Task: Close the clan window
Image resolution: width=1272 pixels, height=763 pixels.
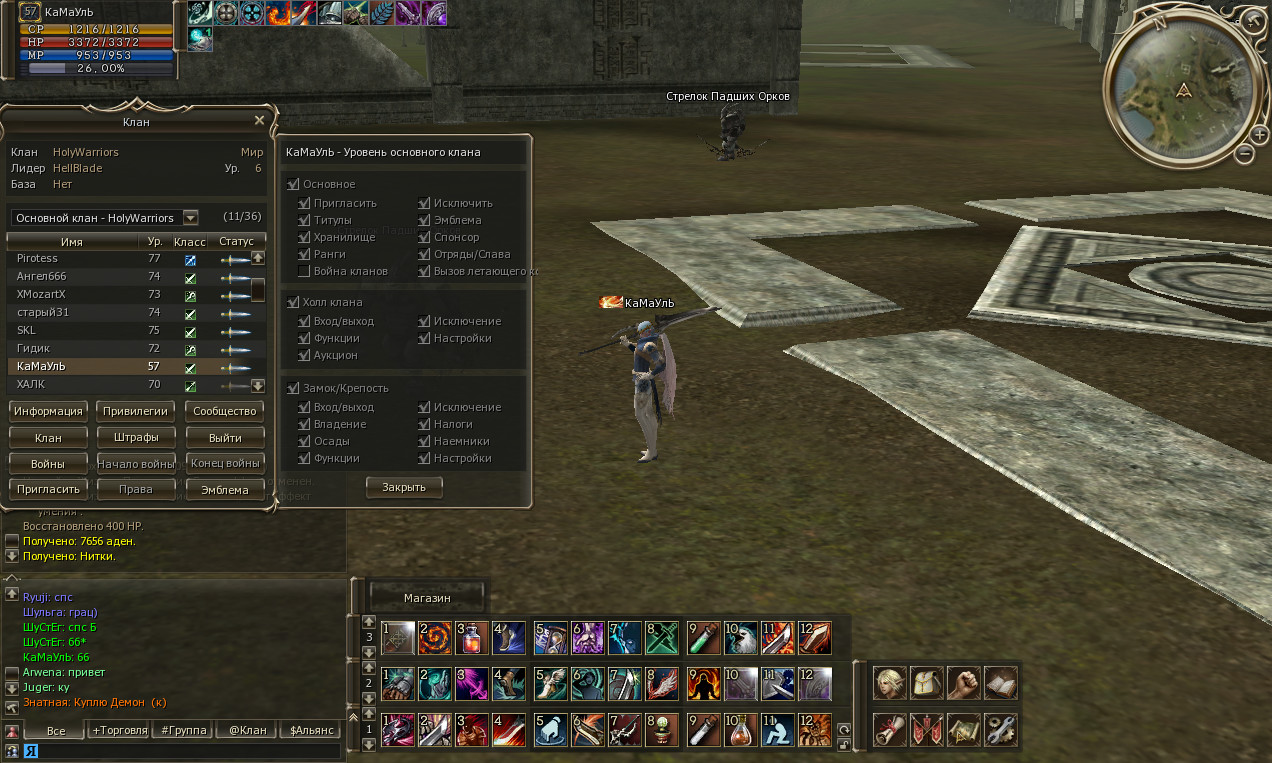Action: [259, 121]
